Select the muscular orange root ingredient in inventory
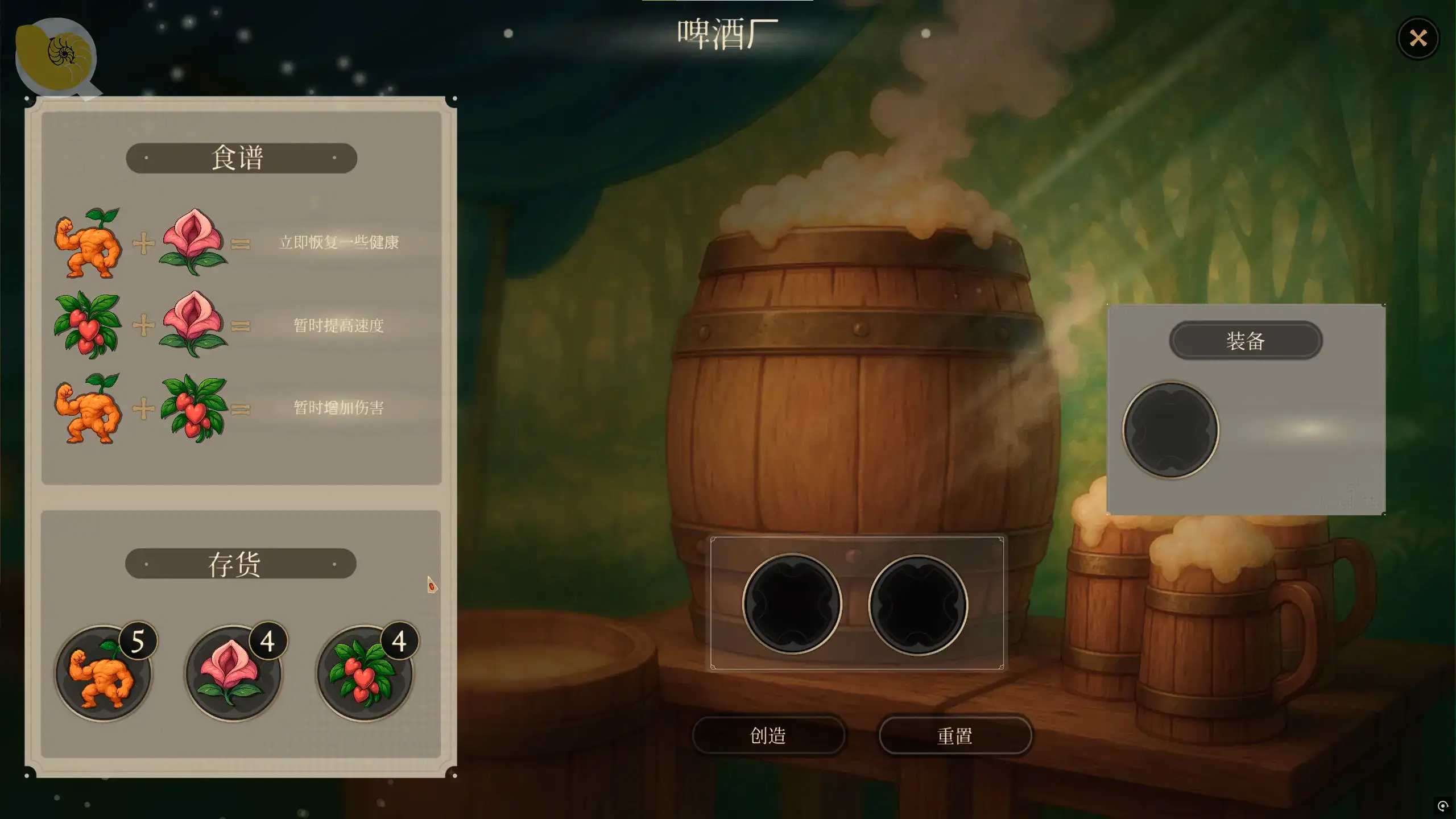This screenshot has height=819, width=1456. [x=103, y=673]
